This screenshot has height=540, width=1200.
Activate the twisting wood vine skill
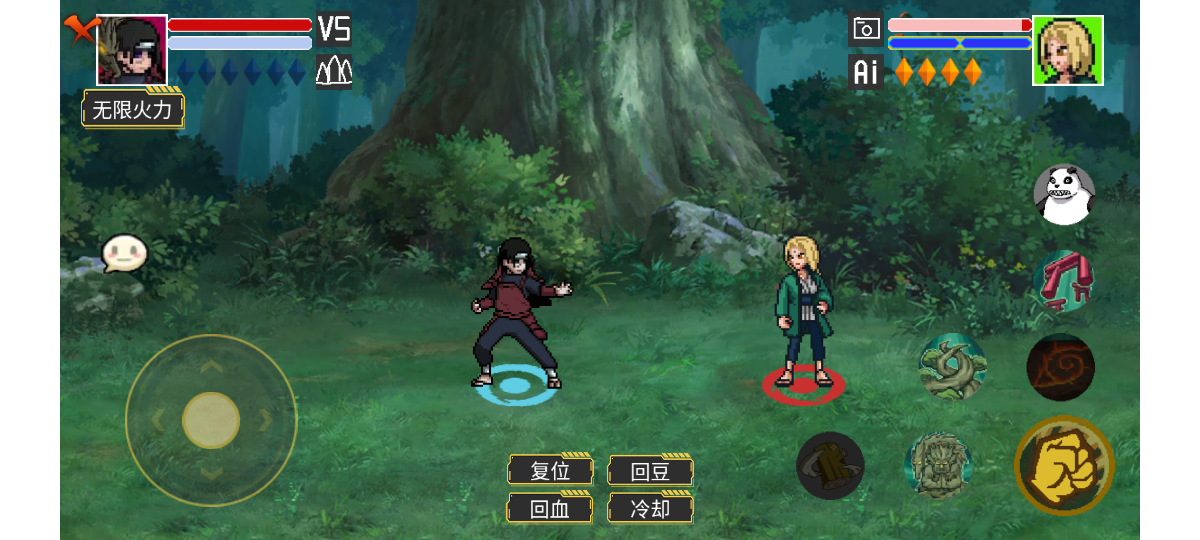coord(952,366)
